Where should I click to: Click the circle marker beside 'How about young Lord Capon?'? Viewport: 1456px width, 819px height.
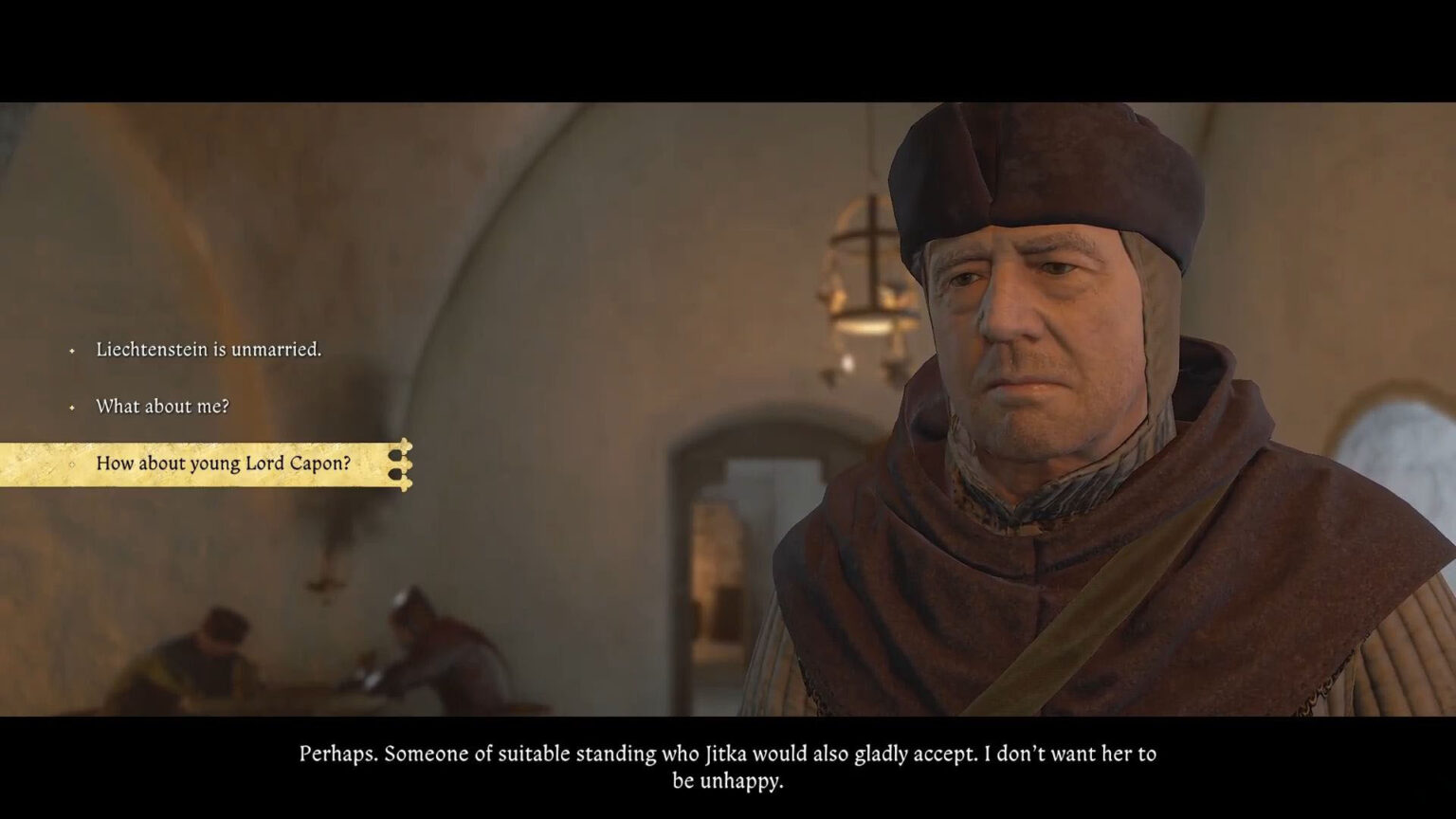point(72,464)
